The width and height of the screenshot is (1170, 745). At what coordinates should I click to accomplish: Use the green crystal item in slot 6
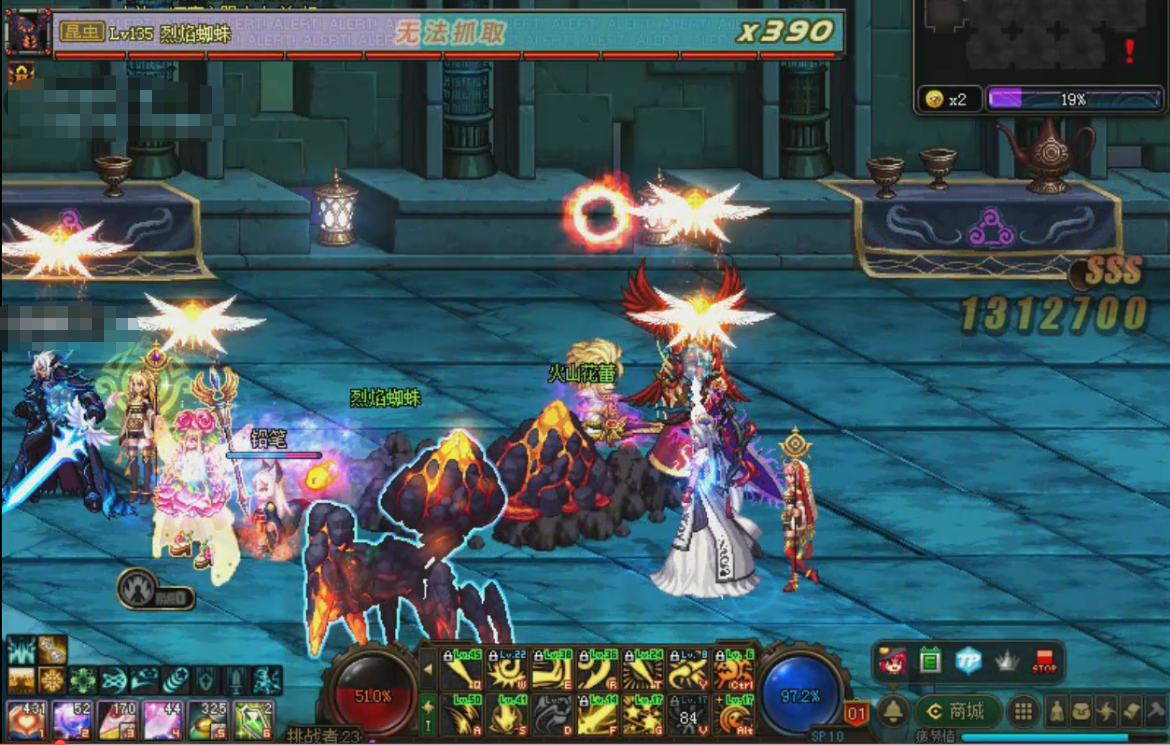253,719
